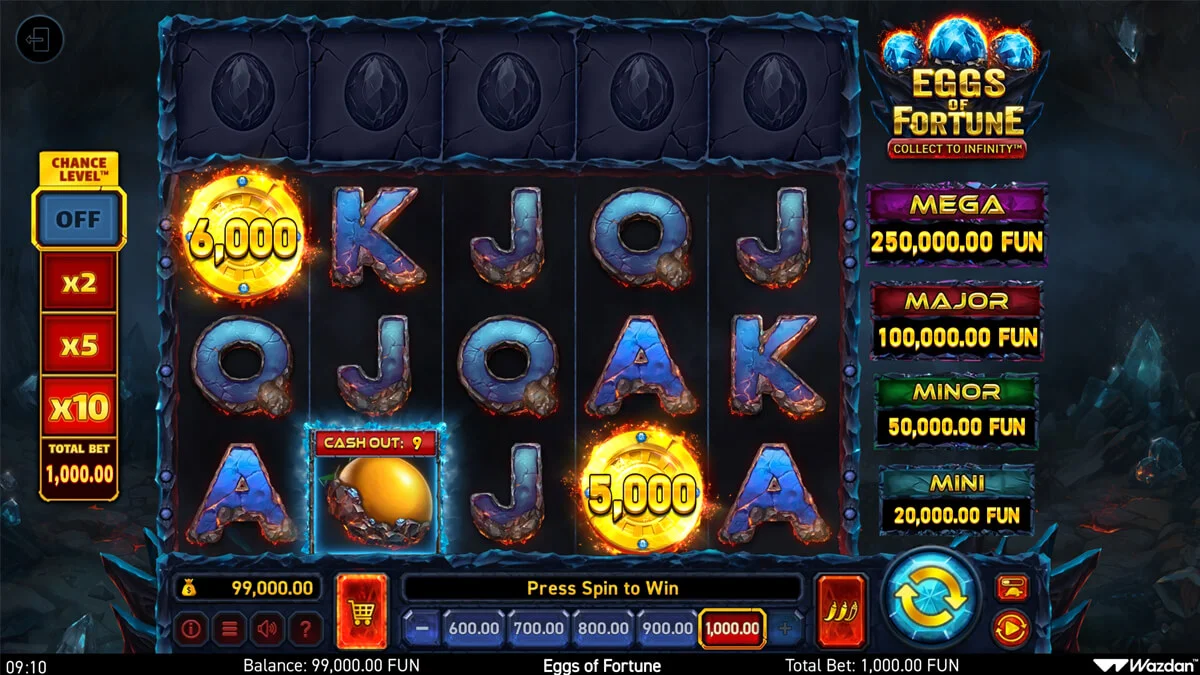Start autoplay with the circular play icon
This screenshot has height=675, width=1200.
point(1011,629)
